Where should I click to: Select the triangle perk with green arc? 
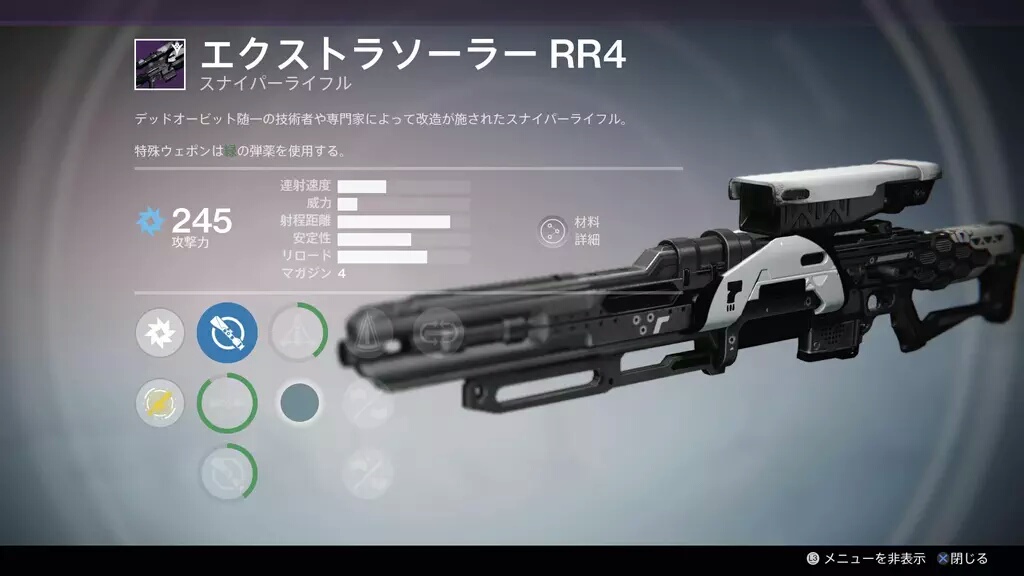click(297, 334)
